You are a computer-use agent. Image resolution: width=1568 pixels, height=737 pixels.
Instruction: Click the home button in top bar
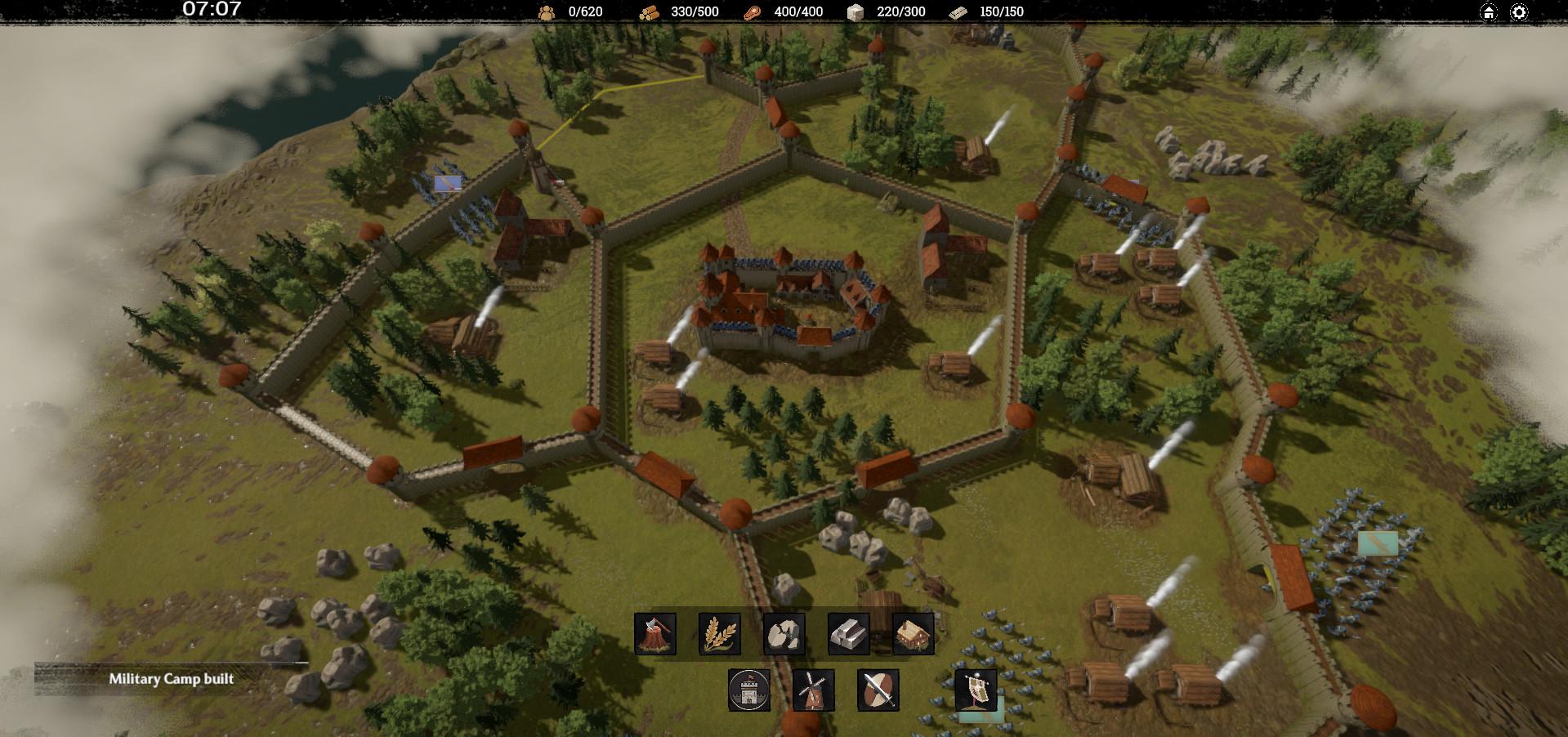tap(1489, 12)
